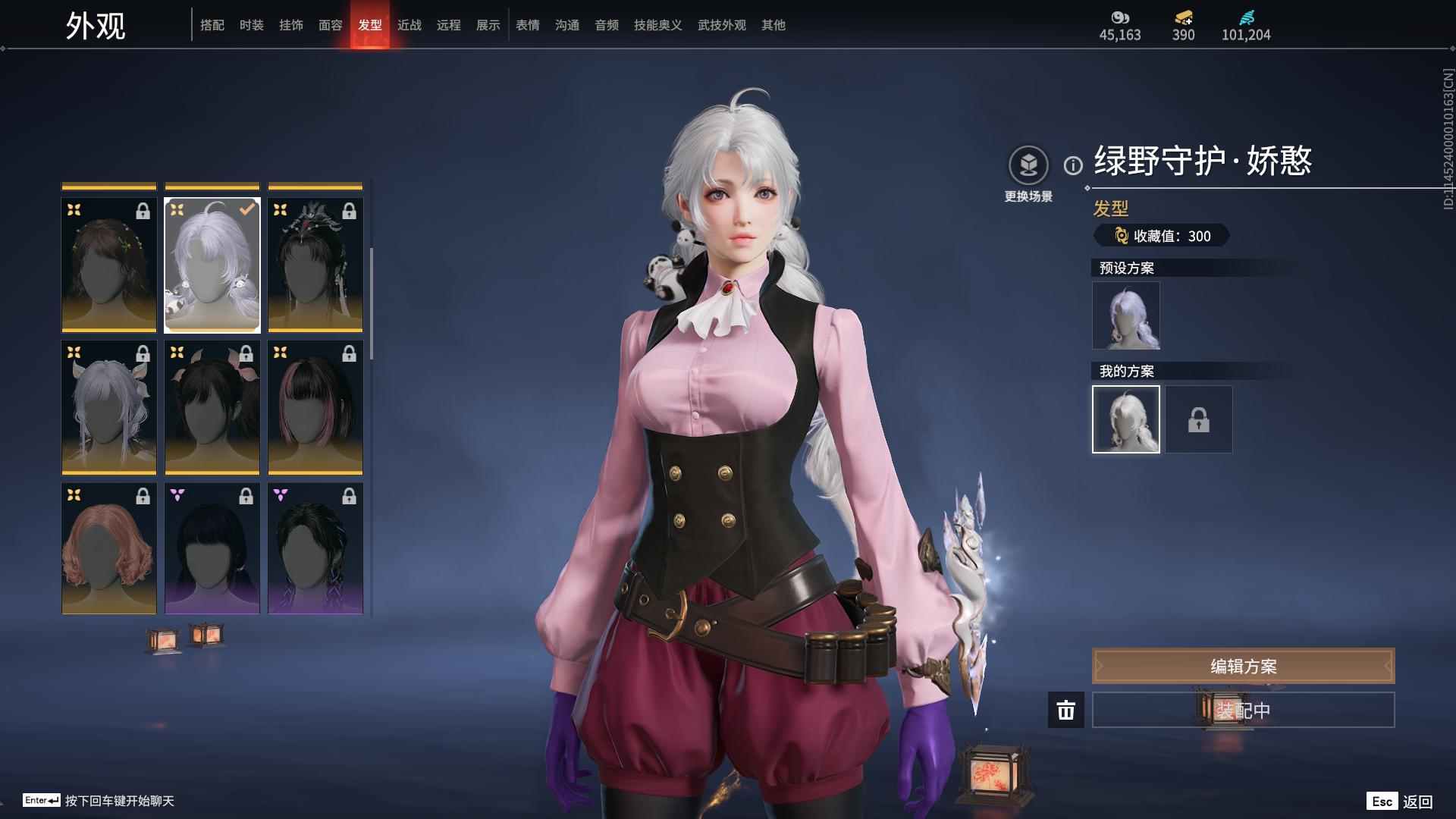Image resolution: width=1456 pixels, height=819 pixels.
Task: Open the 技能奥义 tab
Action: (658, 25)
